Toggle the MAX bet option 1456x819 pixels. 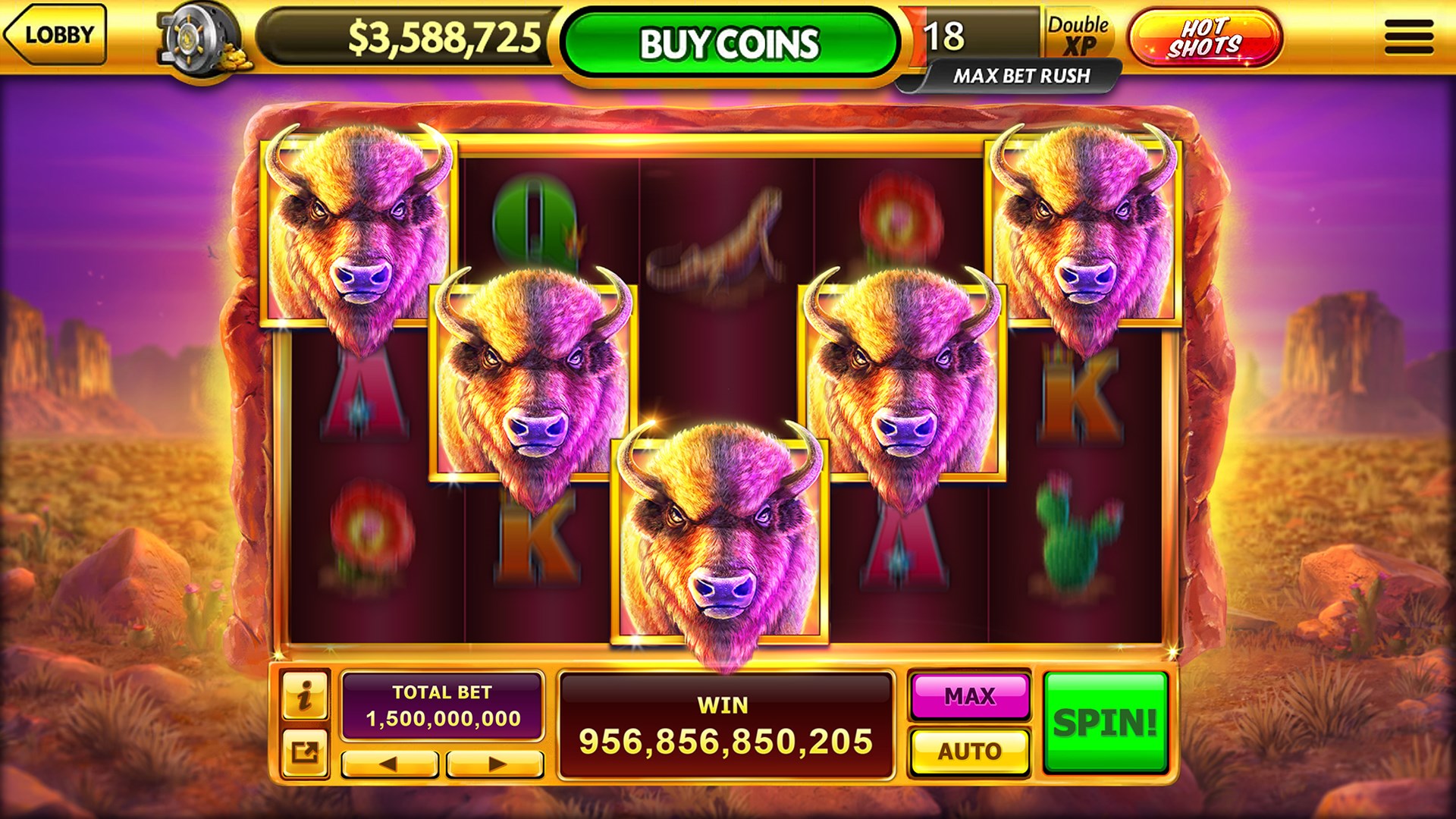969,695
